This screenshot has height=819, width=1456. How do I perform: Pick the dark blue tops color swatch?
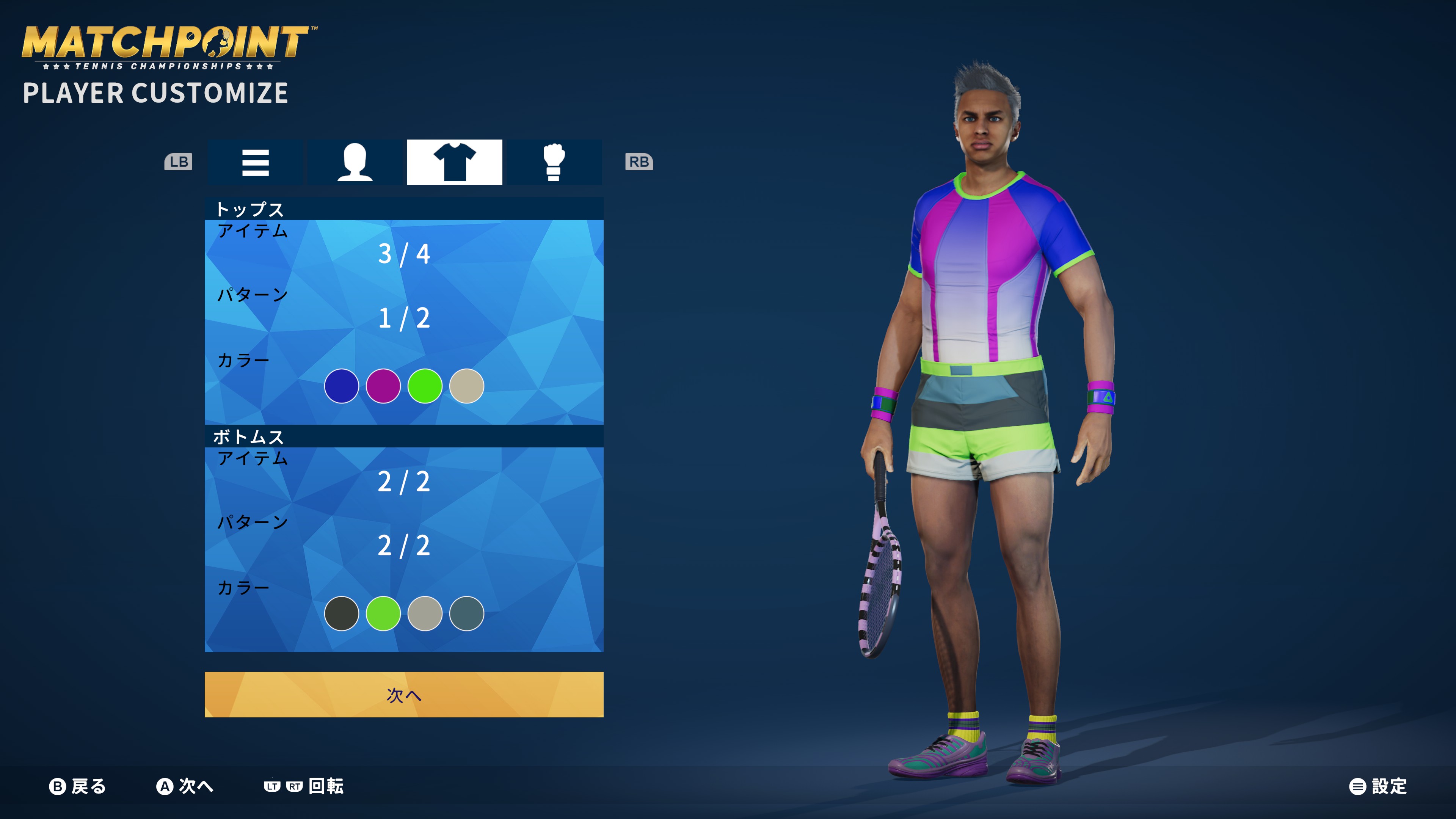point(341,386)
